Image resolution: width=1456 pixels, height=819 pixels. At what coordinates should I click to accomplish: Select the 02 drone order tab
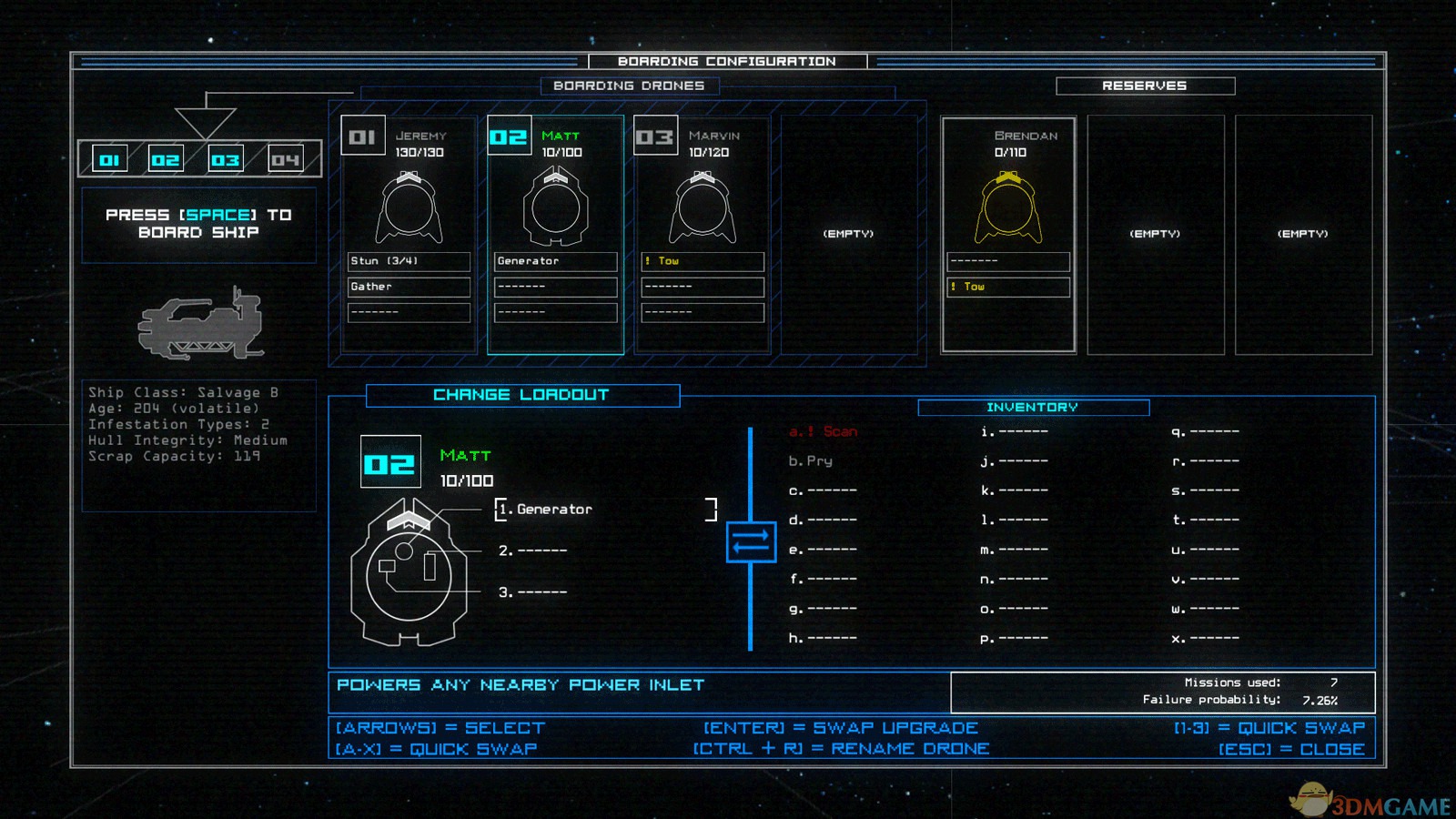[x=166, y=160]
